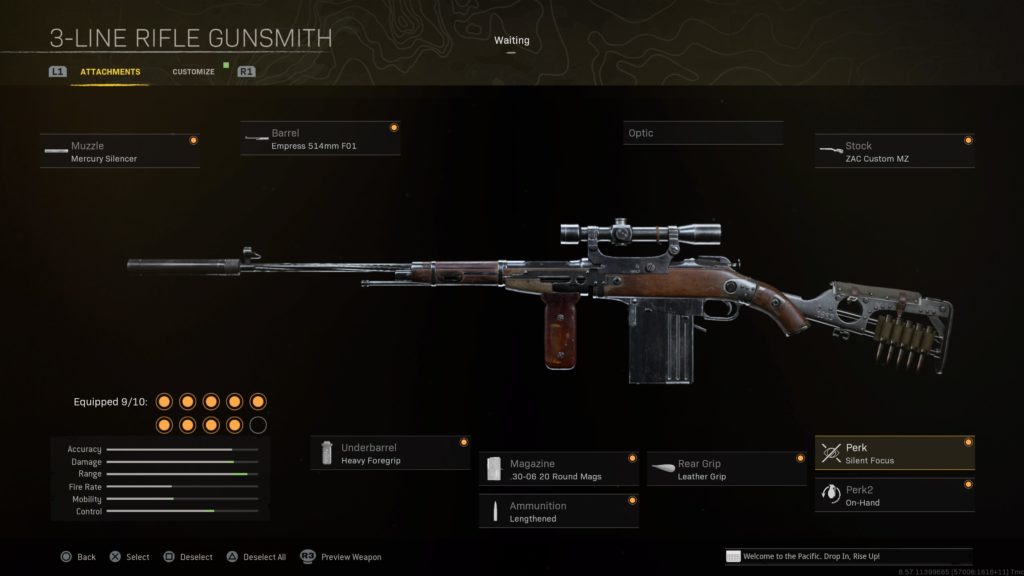The image size is (1024, 576).
Task: Select the Underbarrel Heavy Foregrip slot
Action: coord(390,454)
